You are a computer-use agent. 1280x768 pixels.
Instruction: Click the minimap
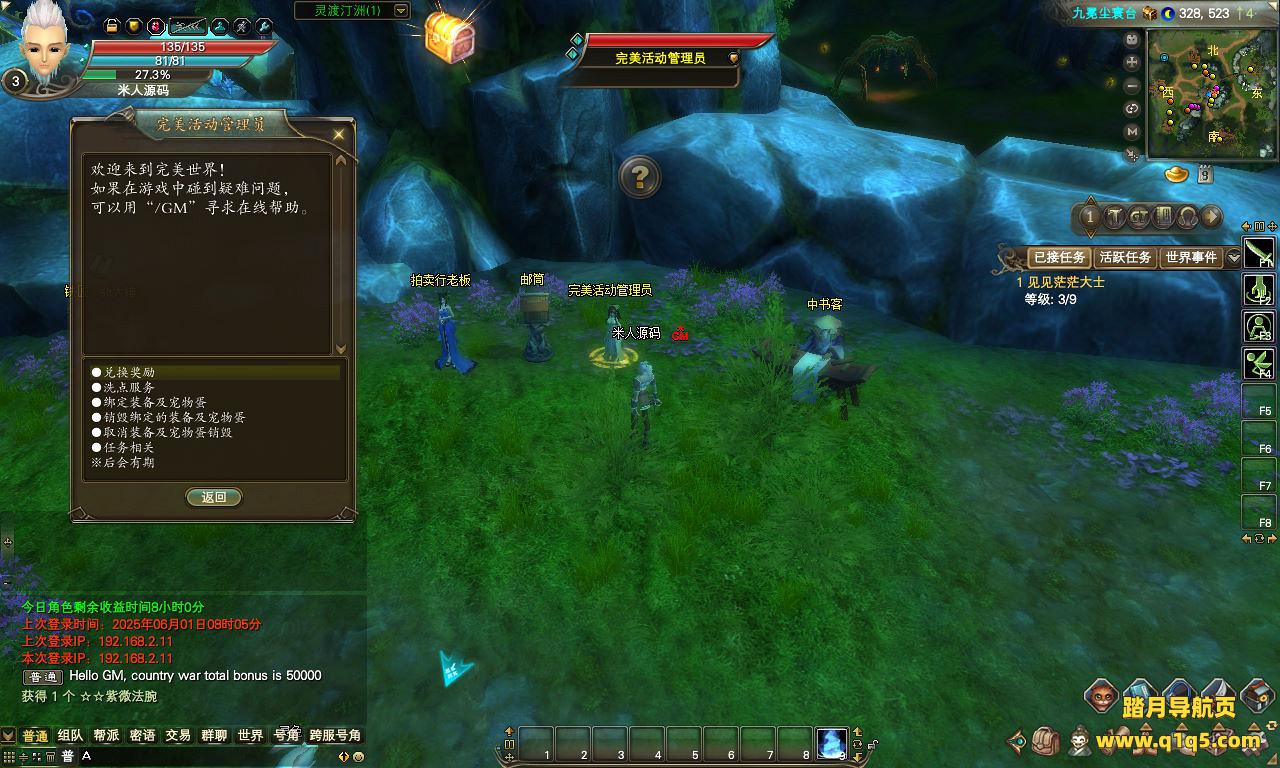pos(1211,94)
